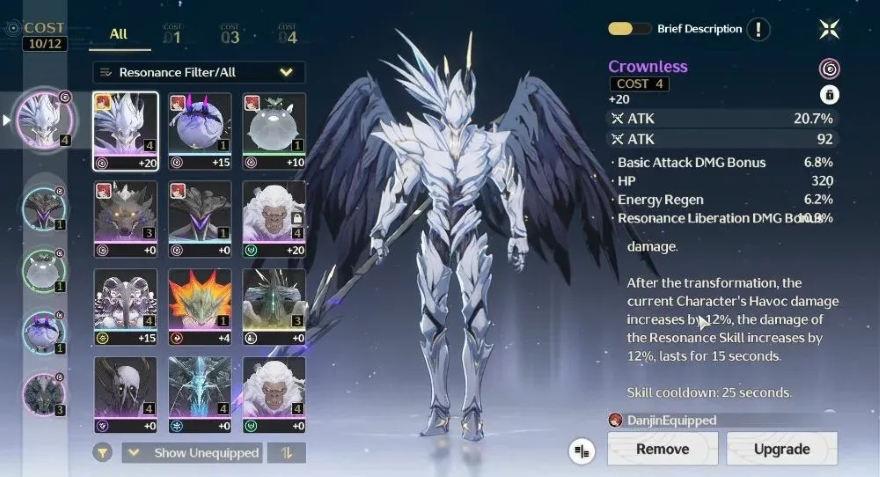
Task: Select the Crownless +20 echo tile
Action: point(125,131)
